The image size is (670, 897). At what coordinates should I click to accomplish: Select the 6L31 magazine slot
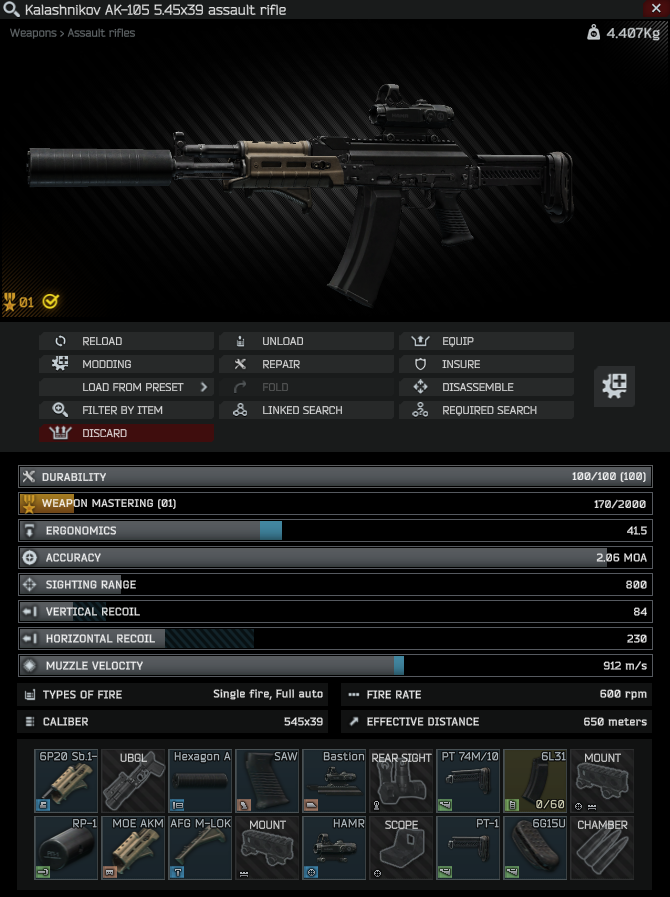pos(535,780)
